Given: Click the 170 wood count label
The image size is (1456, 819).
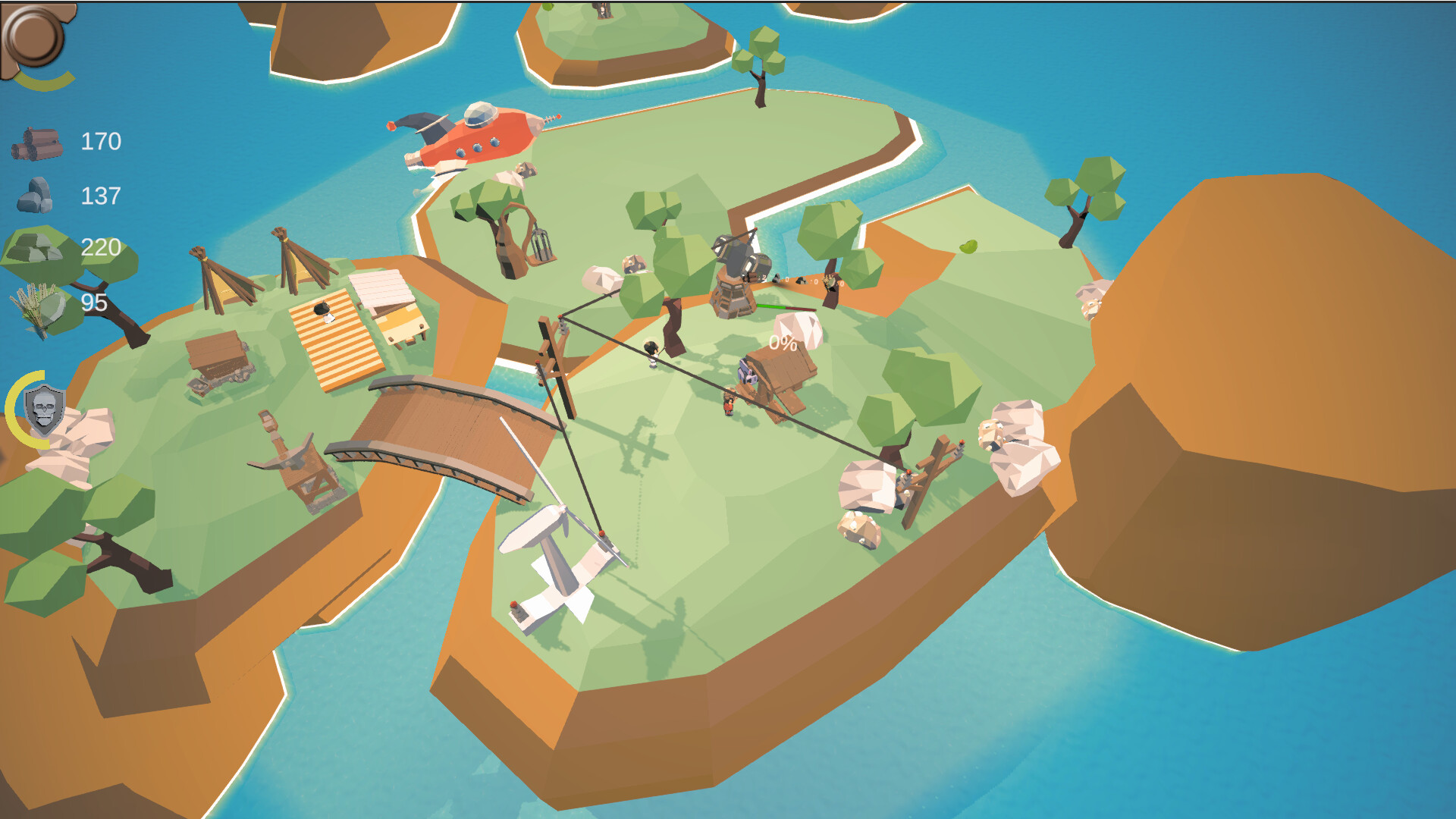Looking at the screenshot, I should tap(102, 140).
